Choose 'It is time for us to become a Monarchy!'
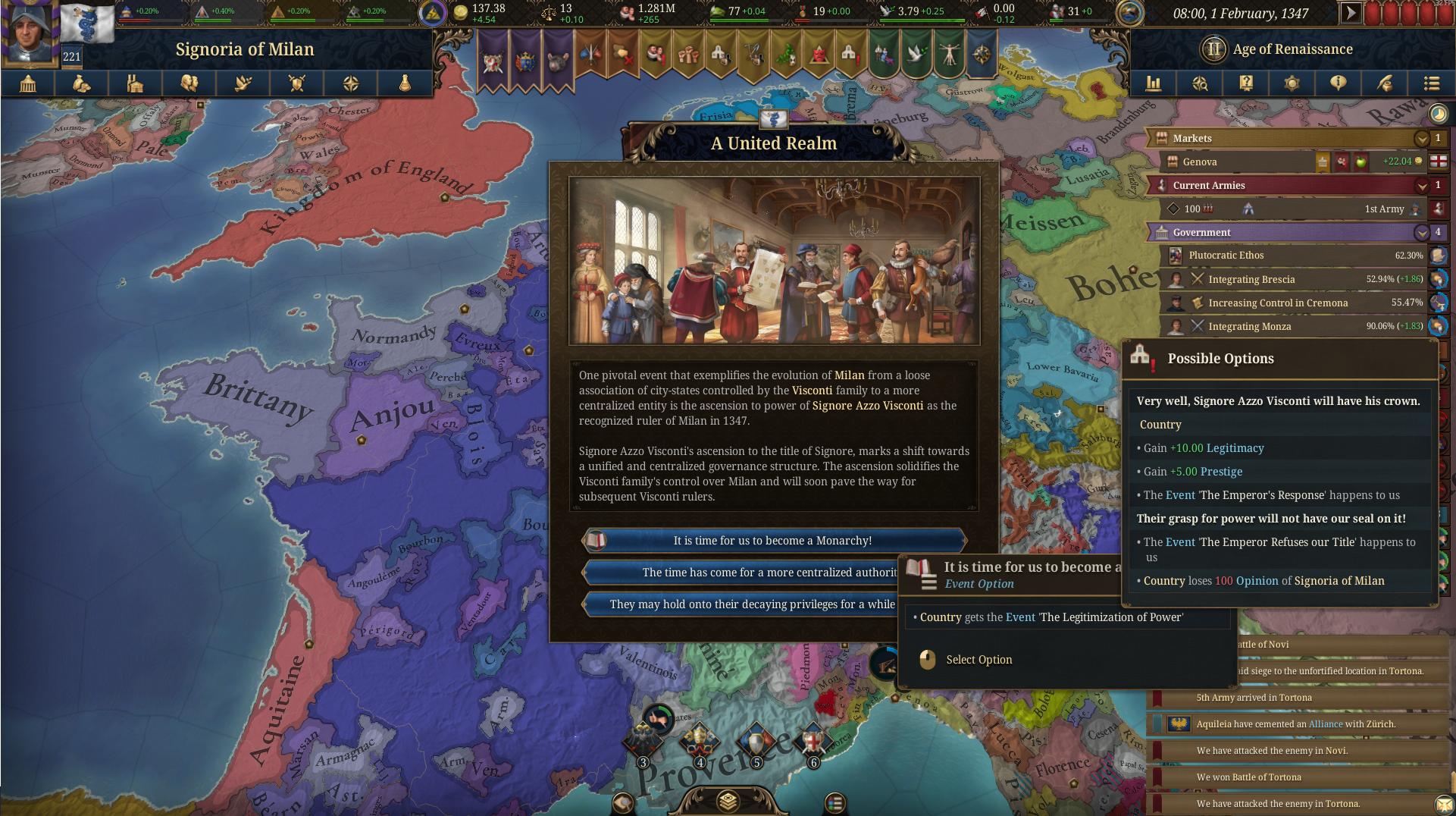 click(773, 540)
